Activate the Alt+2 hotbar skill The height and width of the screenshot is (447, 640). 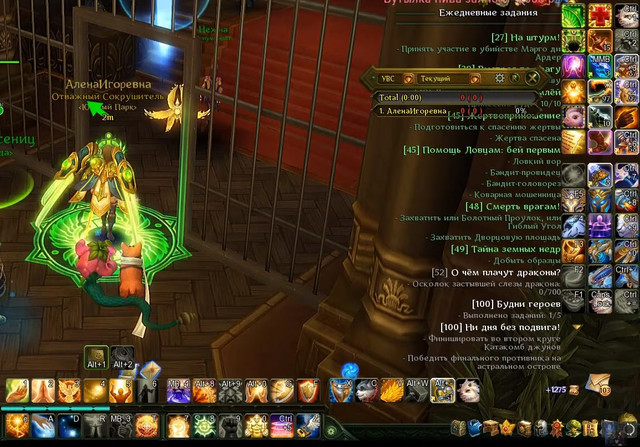pyautogui.click(x=122, y=356)
